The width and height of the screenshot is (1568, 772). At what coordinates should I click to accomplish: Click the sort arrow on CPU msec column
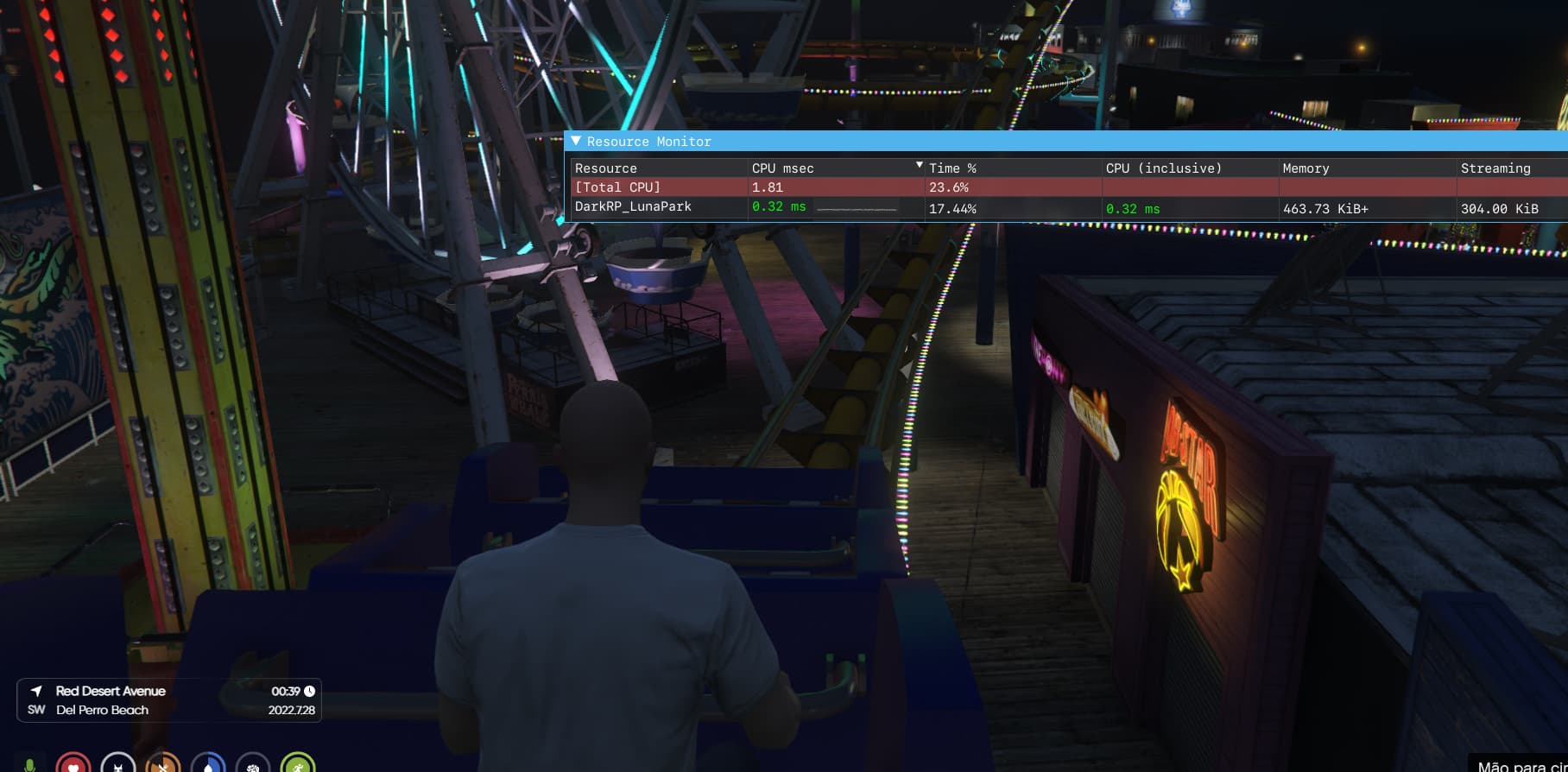pyautogui.click(x=918, y=163)
